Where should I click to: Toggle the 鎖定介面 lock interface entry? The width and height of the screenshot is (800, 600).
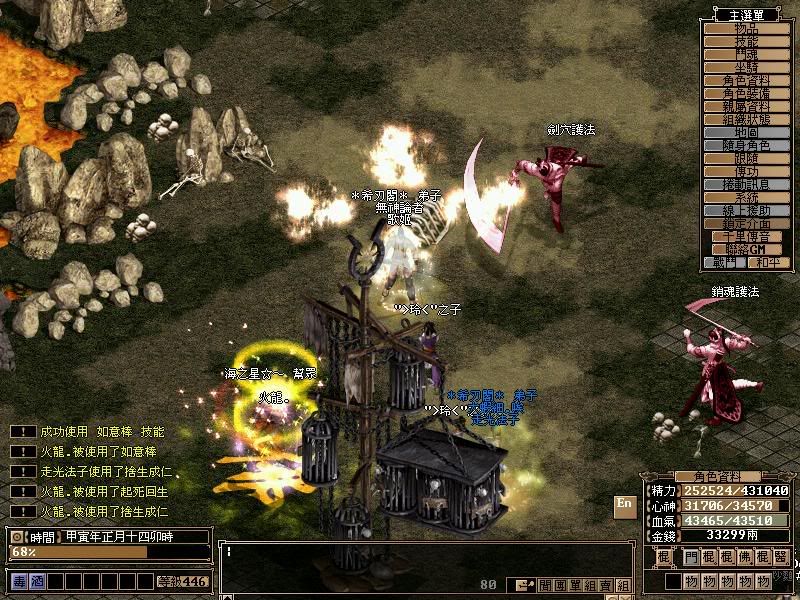tap(747, 224)
